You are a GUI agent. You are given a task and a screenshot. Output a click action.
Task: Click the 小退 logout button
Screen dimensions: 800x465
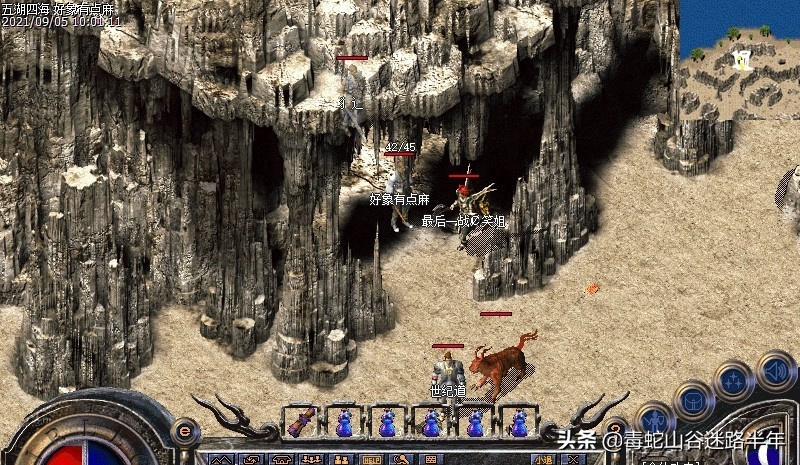(543, 460)
